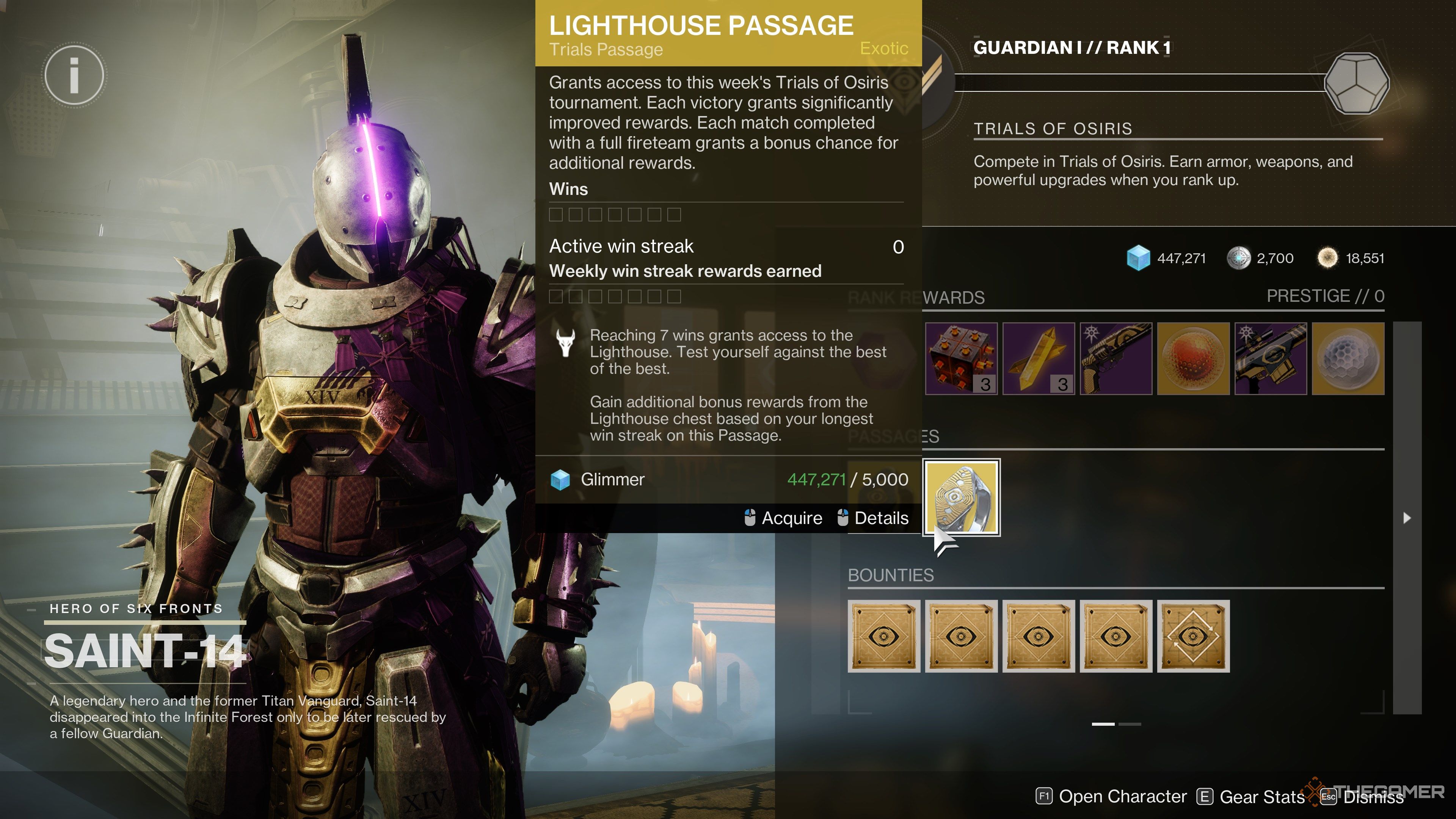This screenshot has height=819, width=1456.
Task: Pick the bounty with the diamond arrows
Action: pos(1193,636)
